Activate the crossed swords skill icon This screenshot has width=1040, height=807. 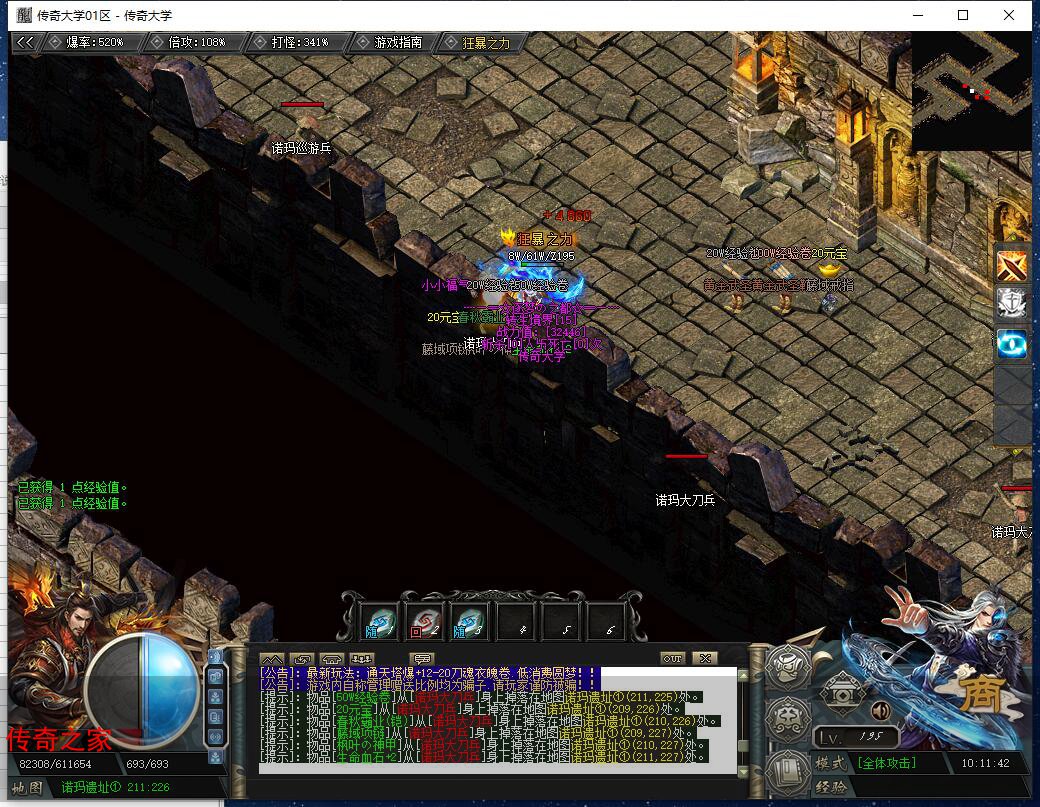pyautogui.click(x=1013, y=264)
